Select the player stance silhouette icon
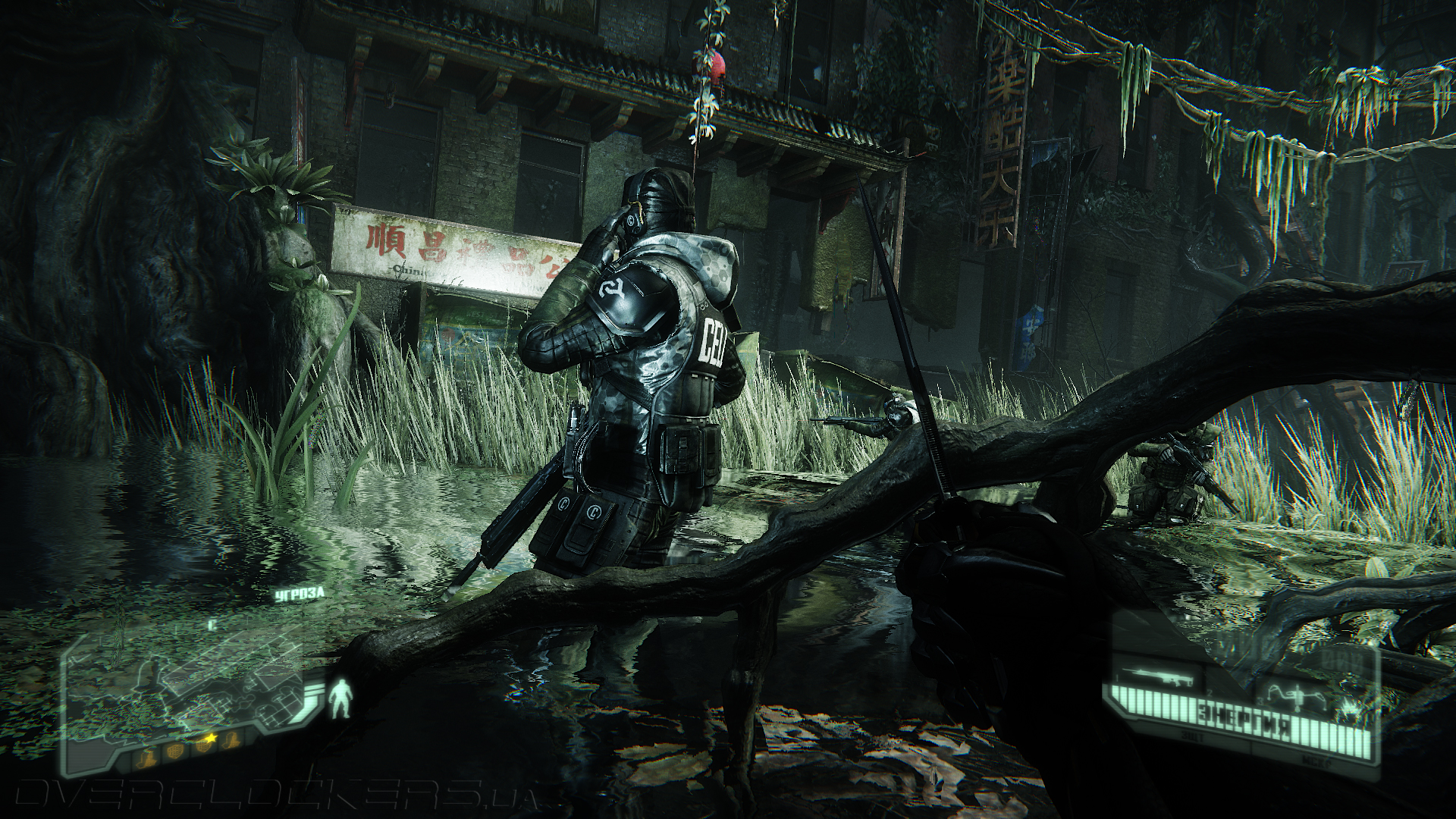The width and height of the screenshot is (1456, 819). 340,698
